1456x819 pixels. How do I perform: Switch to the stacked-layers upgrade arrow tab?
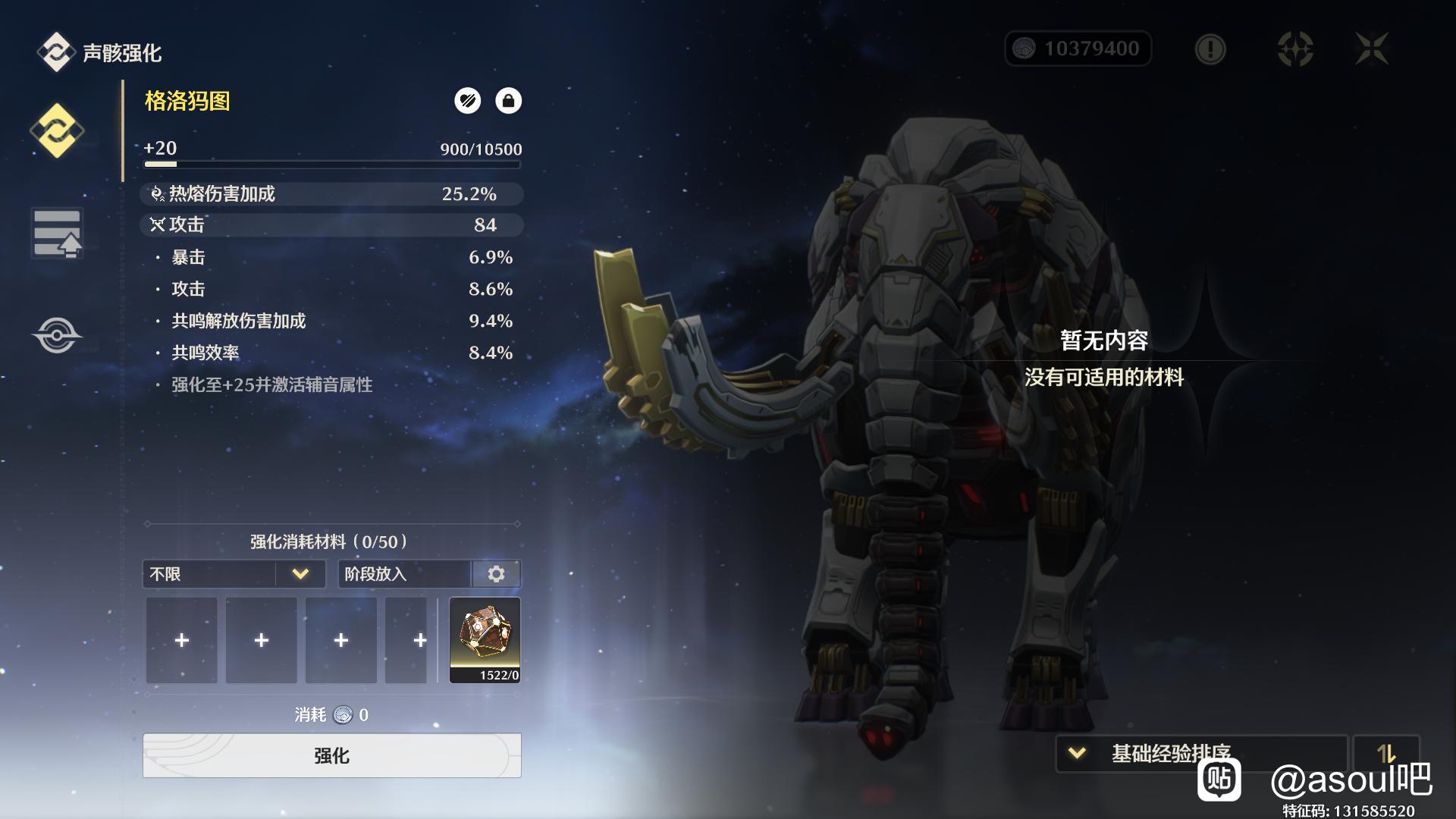click(57, 233)
